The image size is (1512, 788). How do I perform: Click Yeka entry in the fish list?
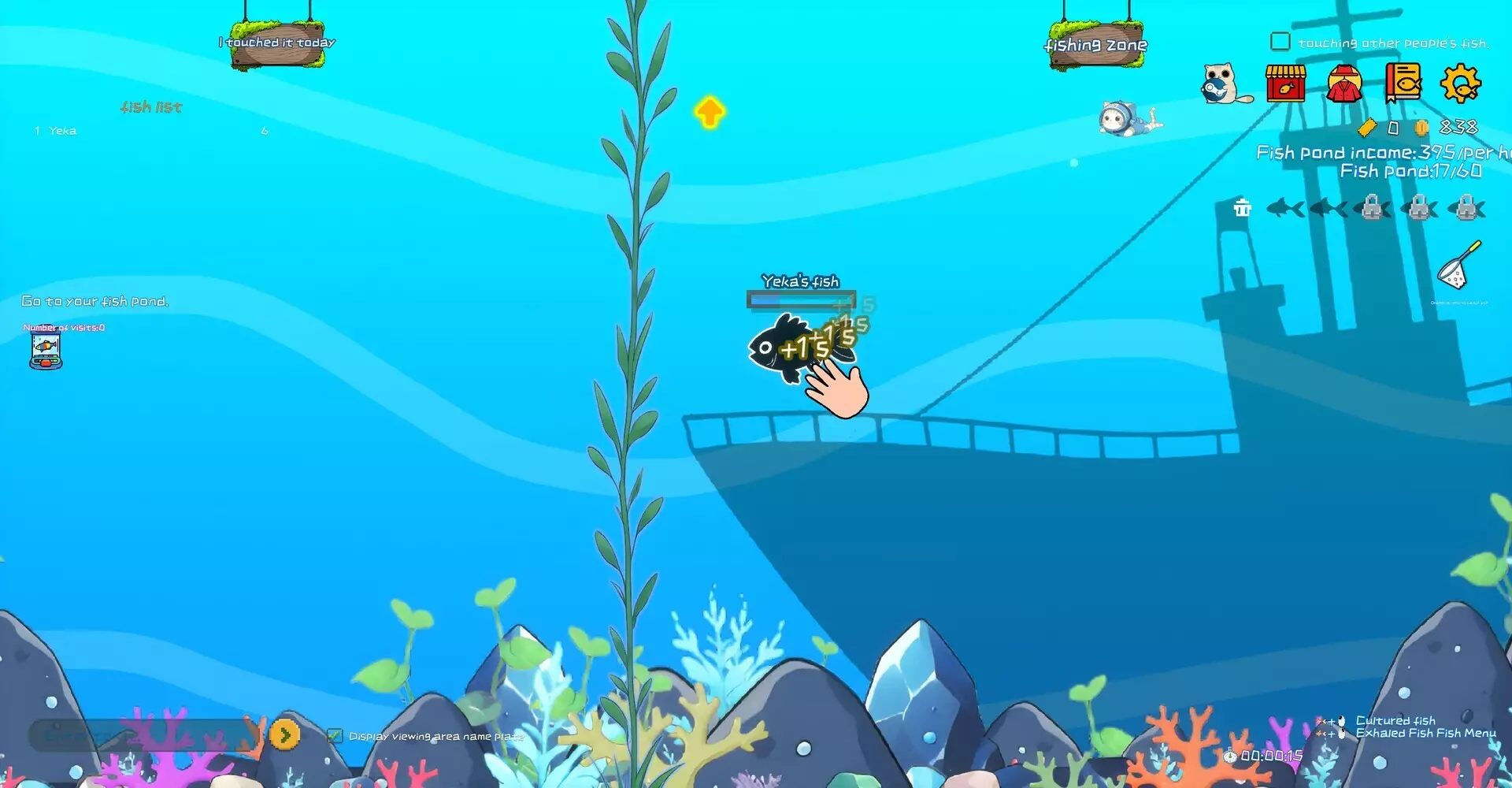point(62,130)
